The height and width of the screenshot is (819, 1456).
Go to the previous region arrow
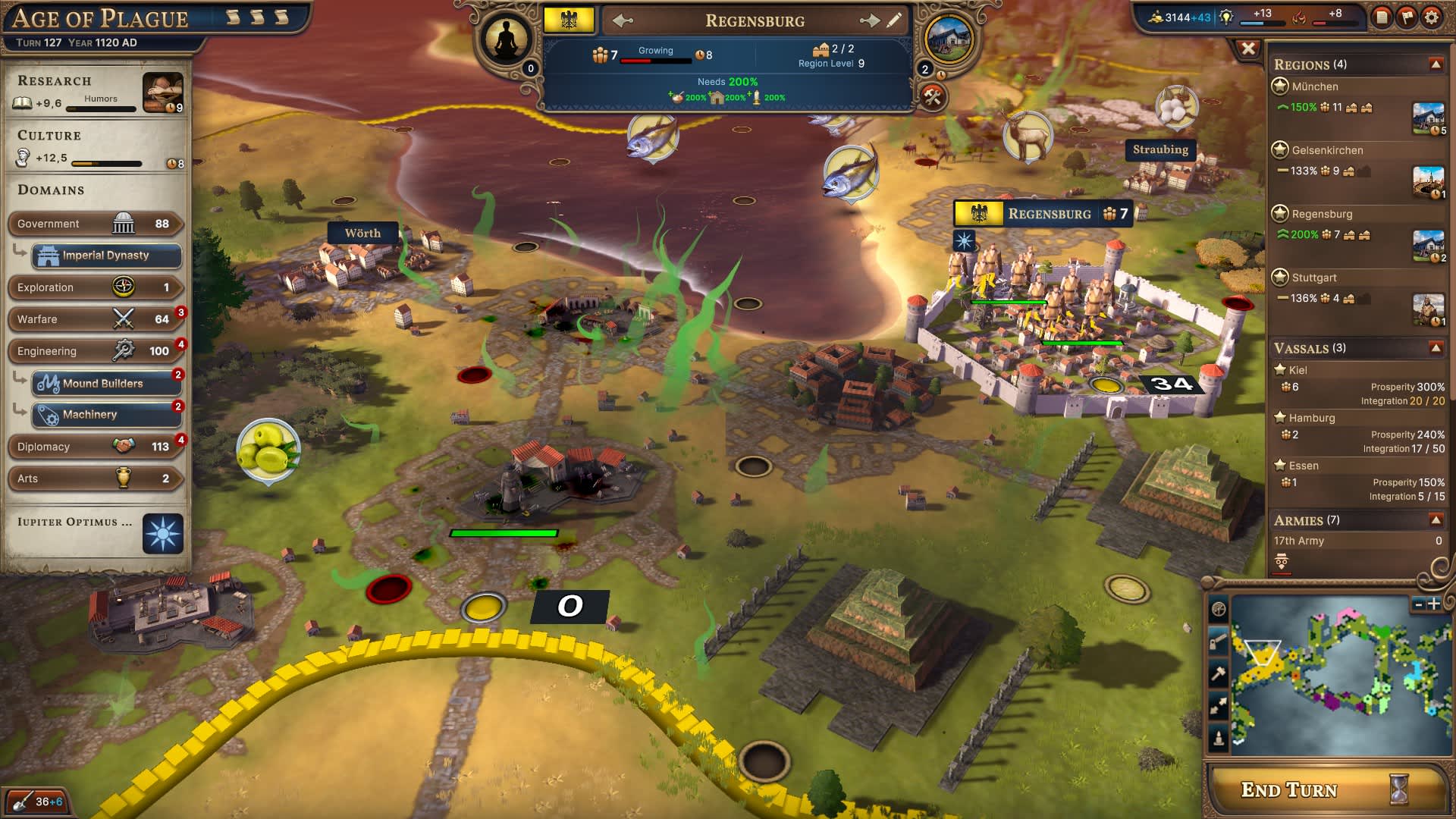click(x=623, y=21)
